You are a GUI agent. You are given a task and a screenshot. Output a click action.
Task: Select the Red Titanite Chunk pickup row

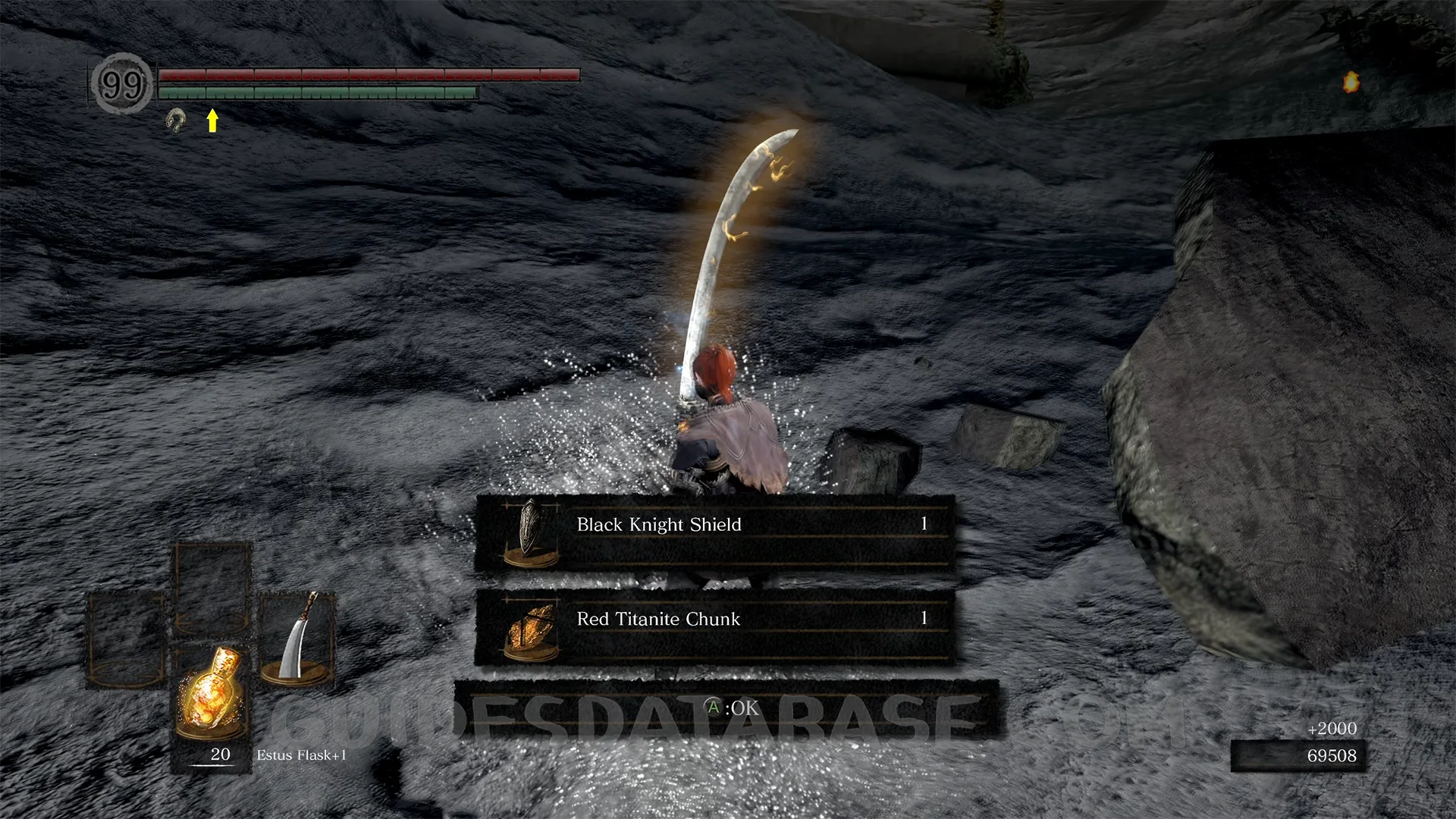click(714, 627)
